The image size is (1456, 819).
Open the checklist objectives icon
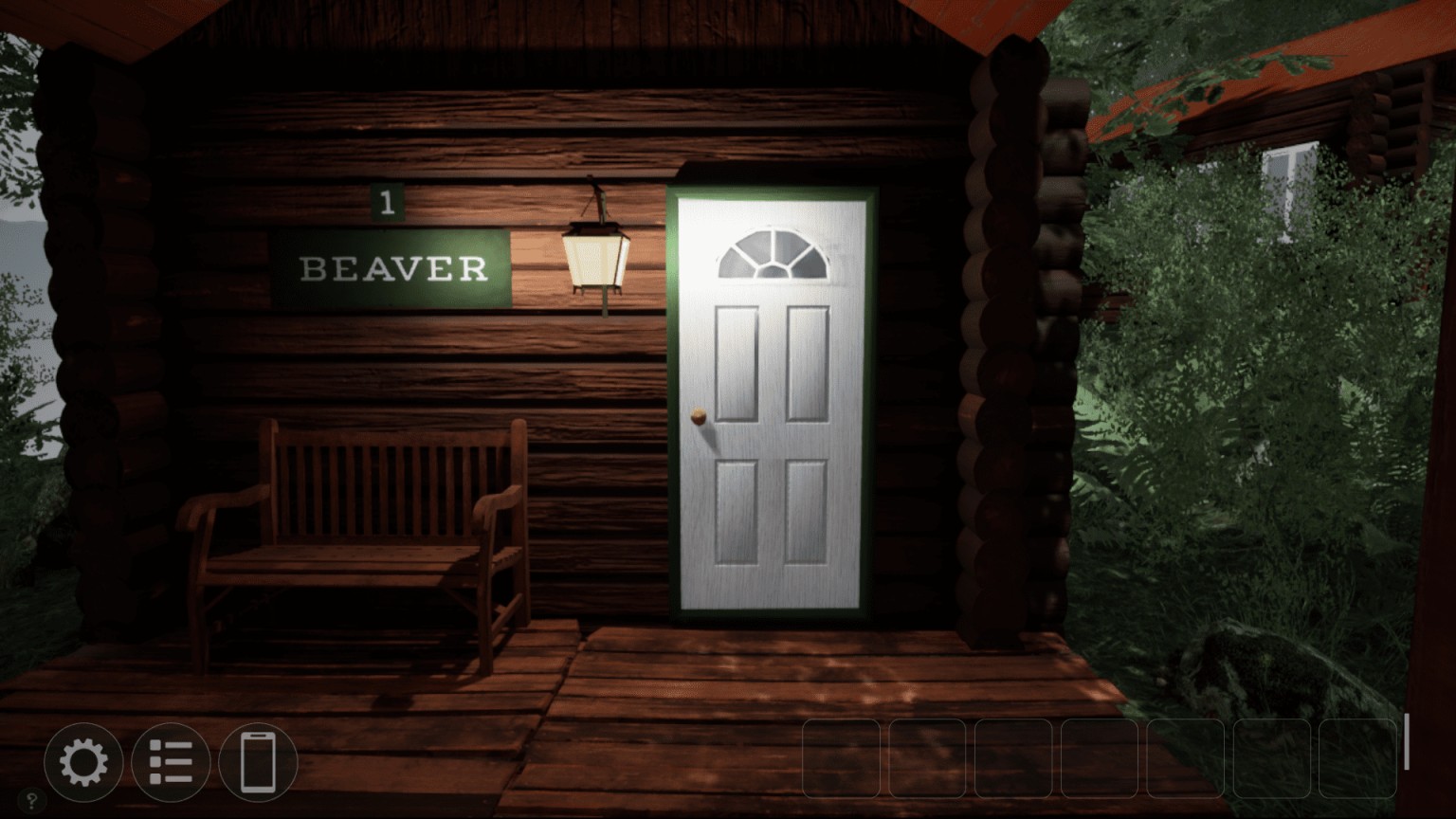(x=171, y=762)
